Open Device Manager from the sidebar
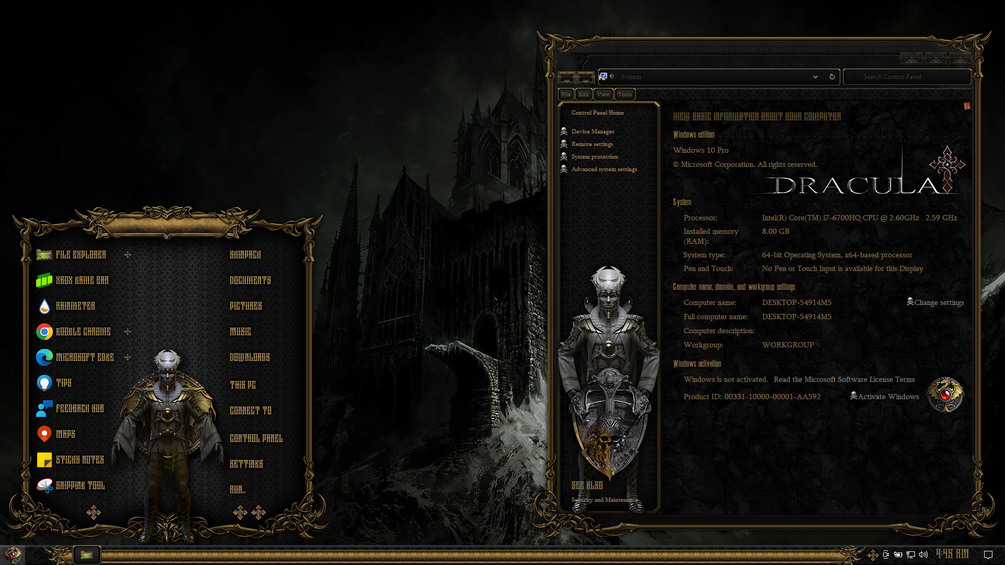This screenshot has height=565, width=1005. pyautogui.click(x=593, y=132)
